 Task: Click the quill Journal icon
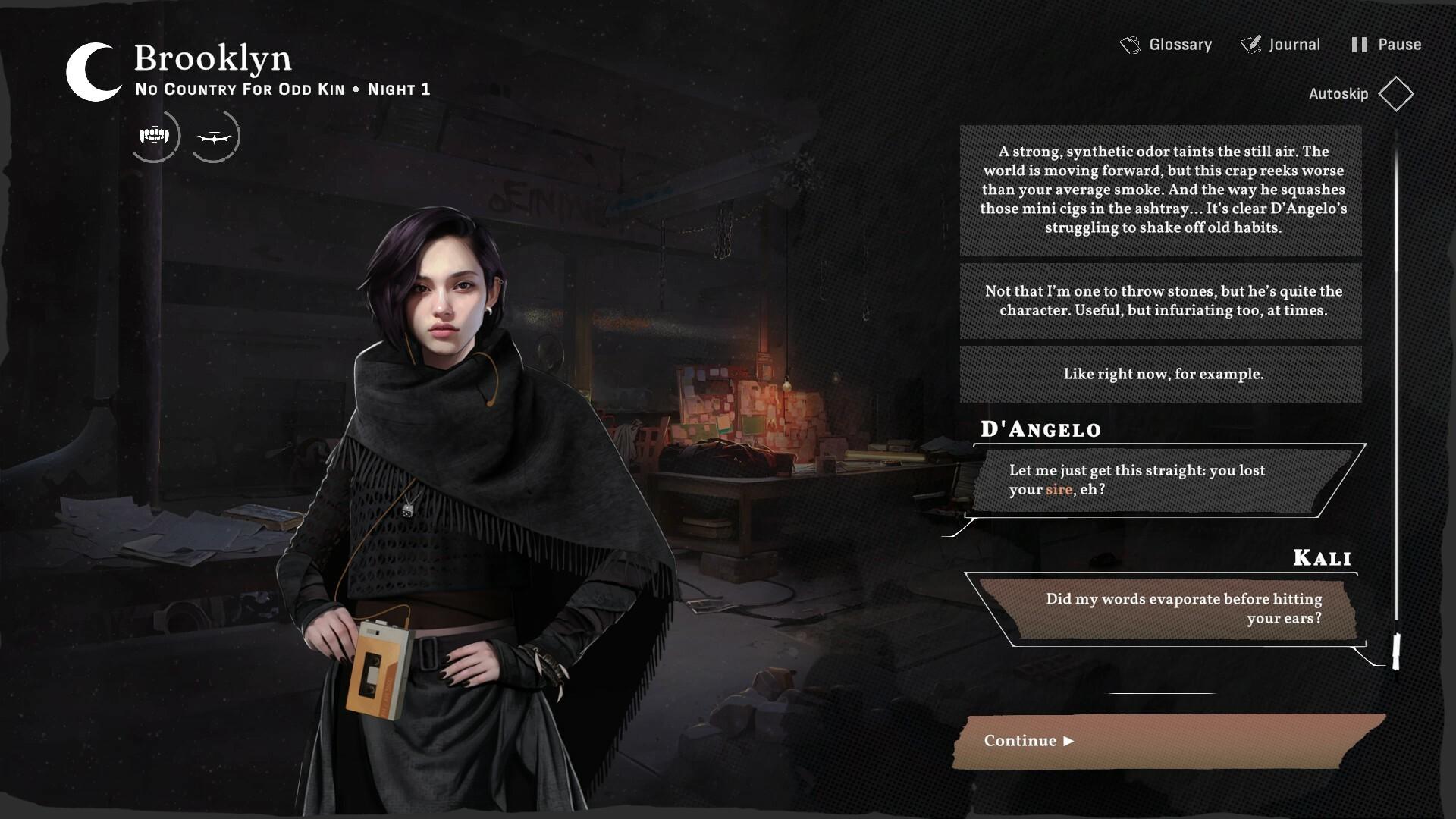click(x=1250, y=44)
